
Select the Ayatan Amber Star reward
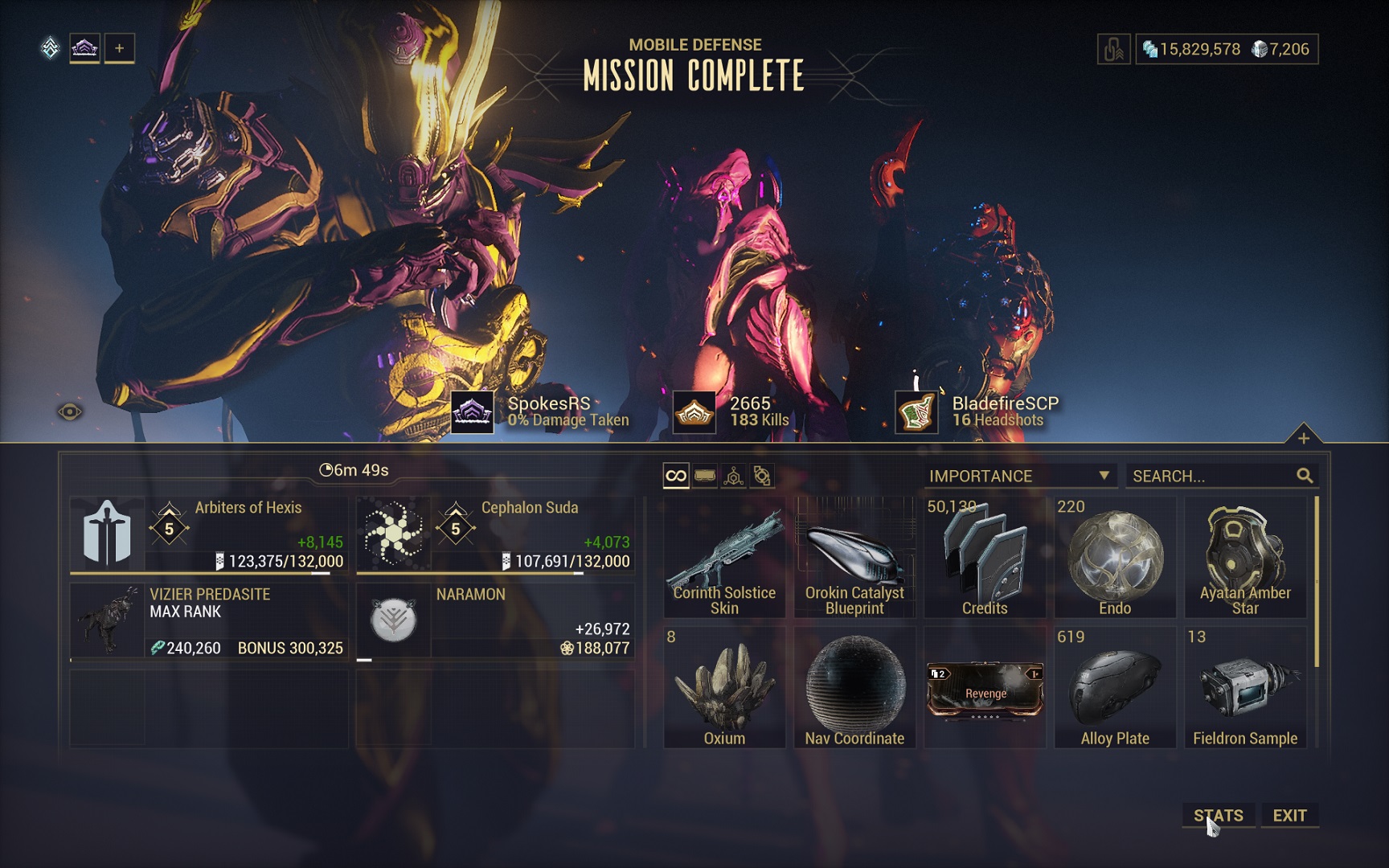[1245, 557]
